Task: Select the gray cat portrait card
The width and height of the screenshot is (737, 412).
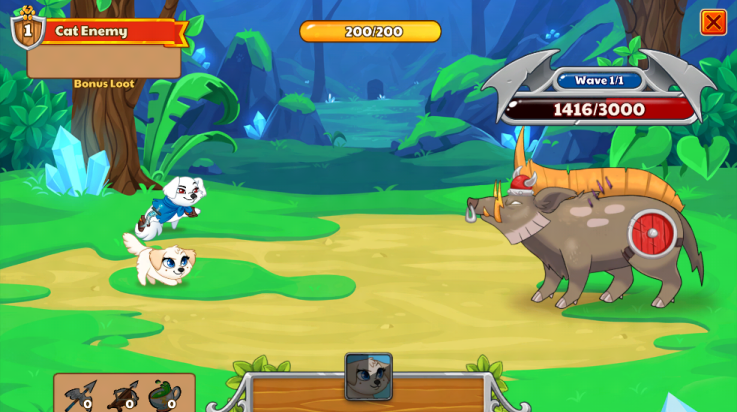Action: click(x=368, y=376)
